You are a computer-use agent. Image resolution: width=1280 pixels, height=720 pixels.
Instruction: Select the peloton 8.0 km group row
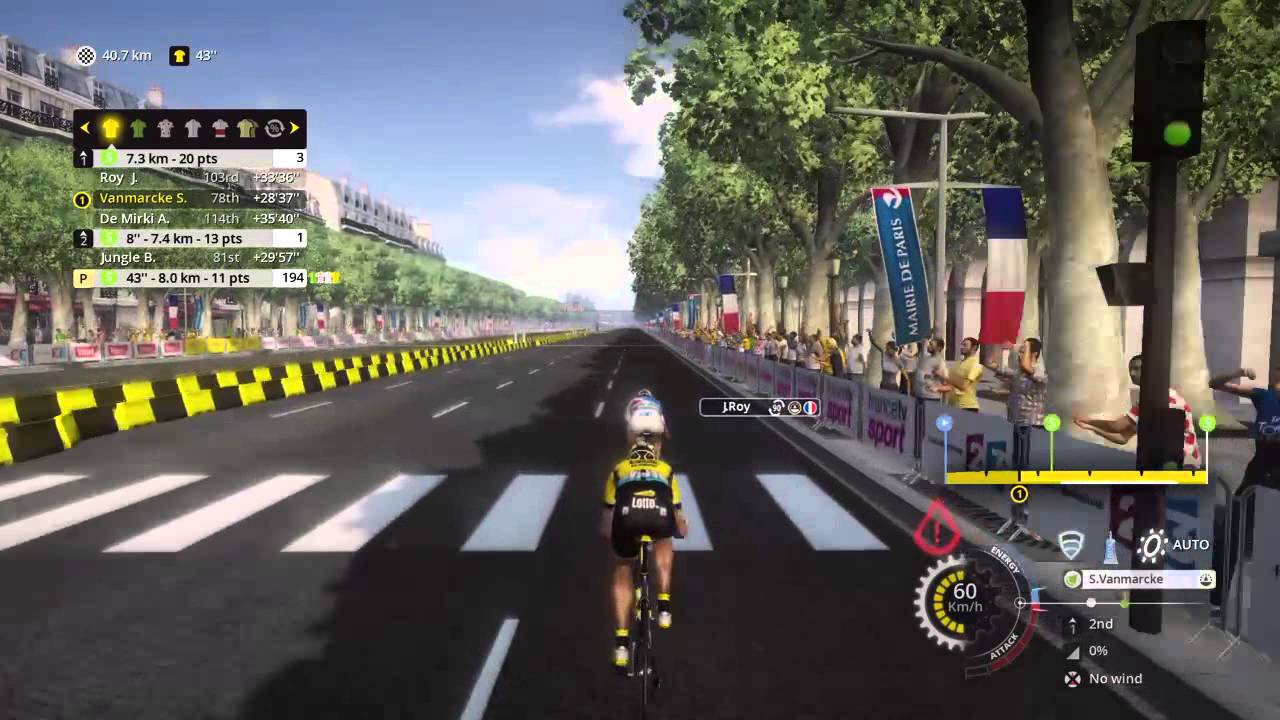(x=190, y=278)
